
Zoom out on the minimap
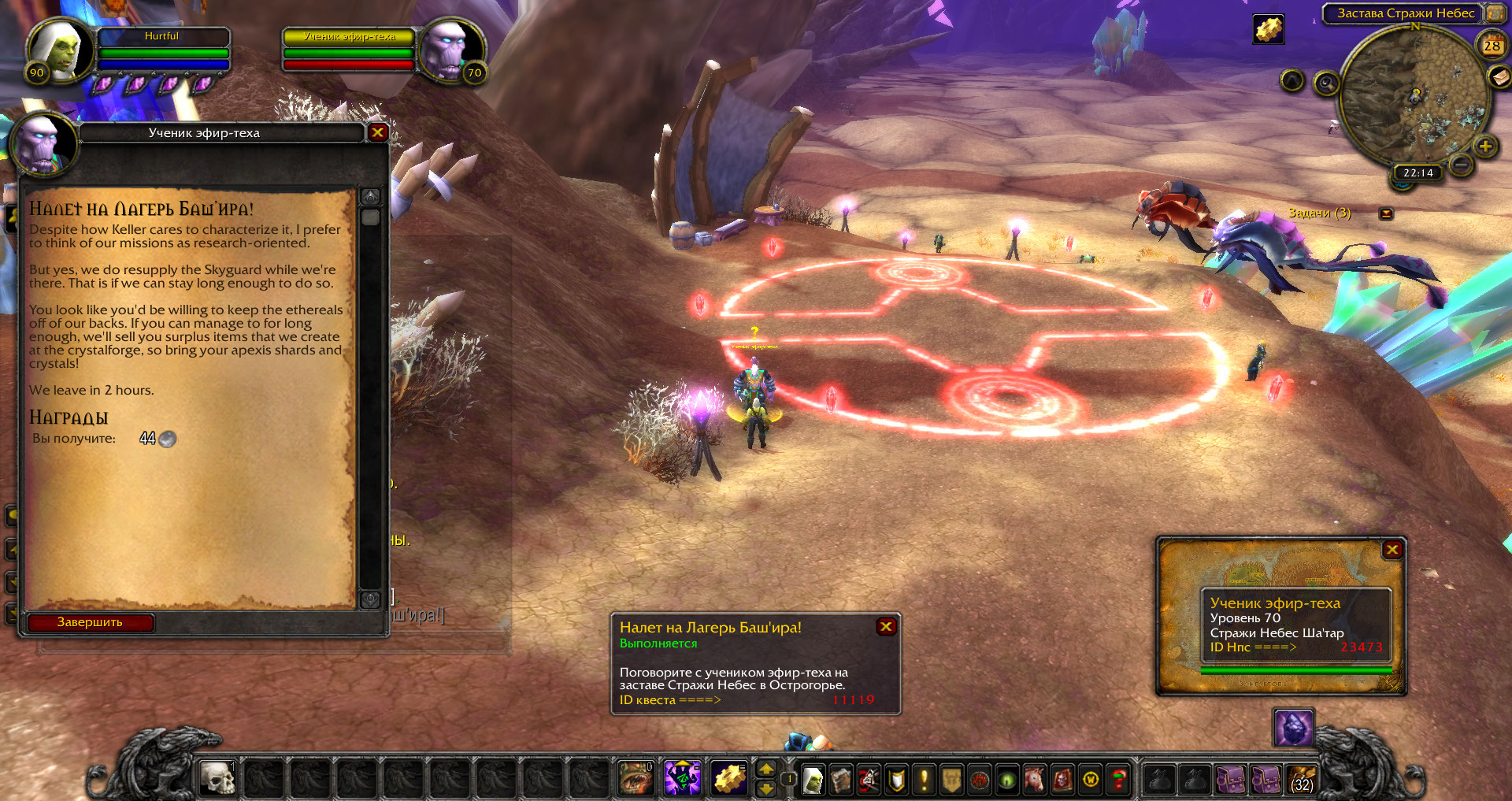[1461, 165]
